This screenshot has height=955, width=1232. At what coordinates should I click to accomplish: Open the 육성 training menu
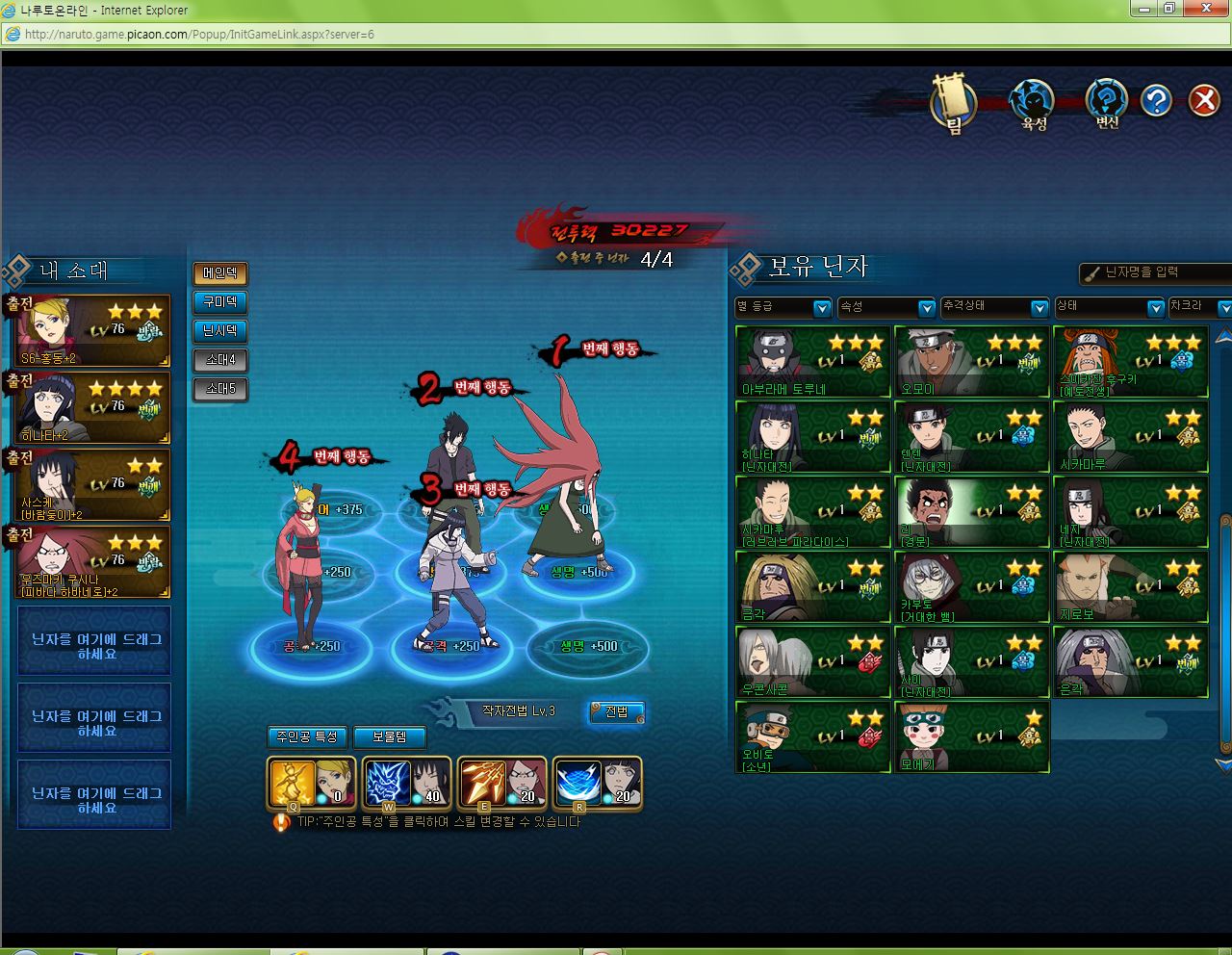(1033, 102)
